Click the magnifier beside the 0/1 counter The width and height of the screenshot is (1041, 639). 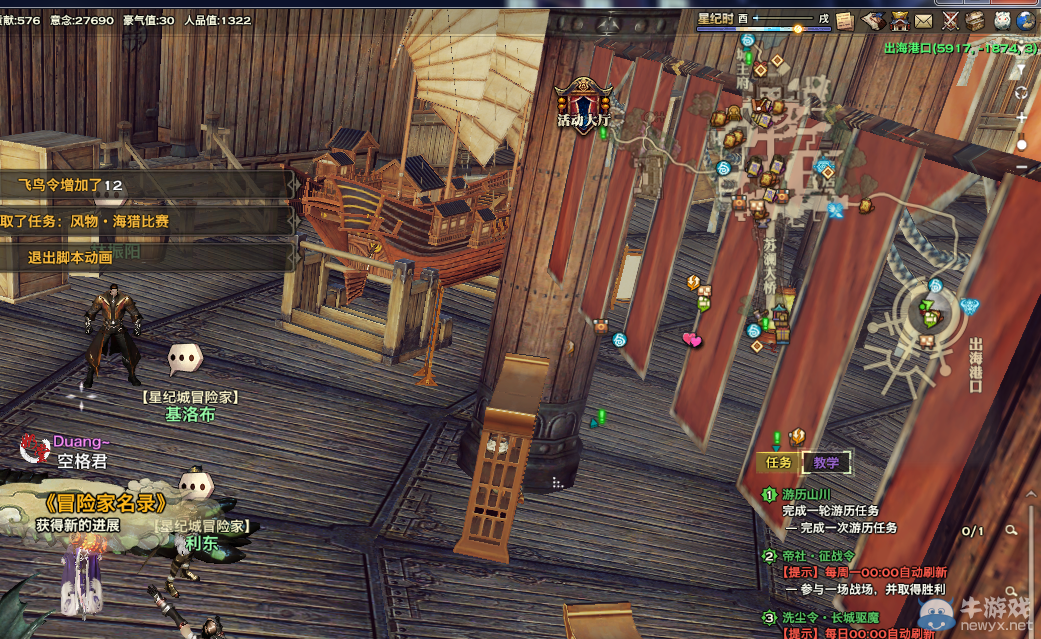coord(1012,530)
